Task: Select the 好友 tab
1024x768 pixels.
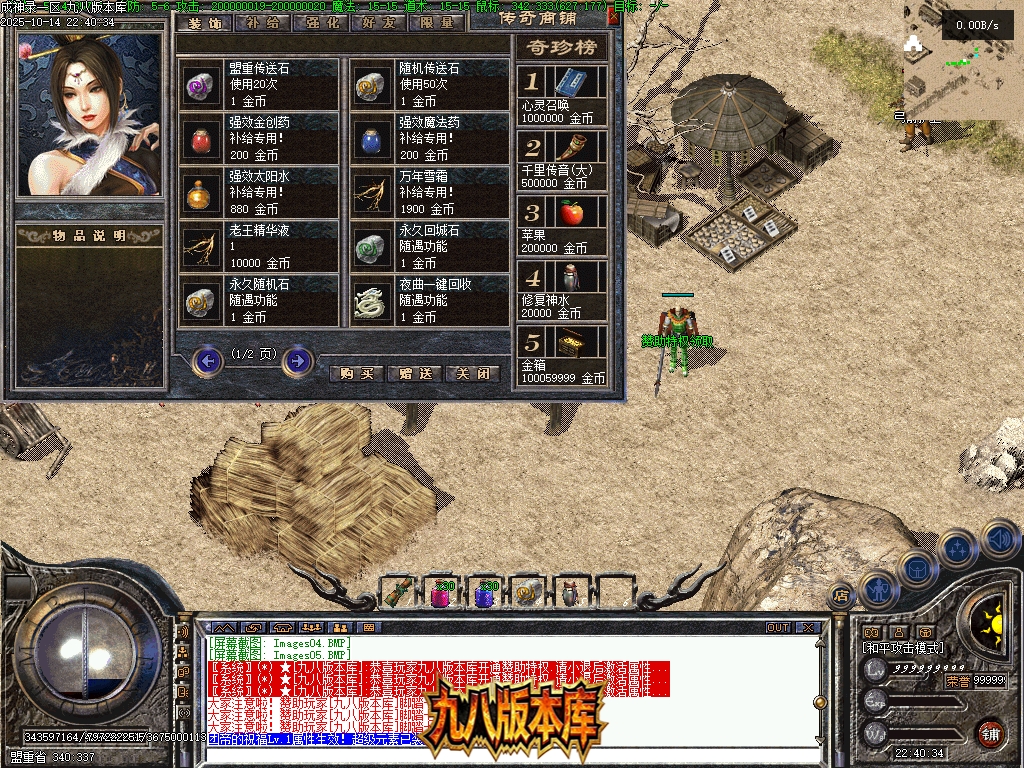Action: tap(378, 22)
